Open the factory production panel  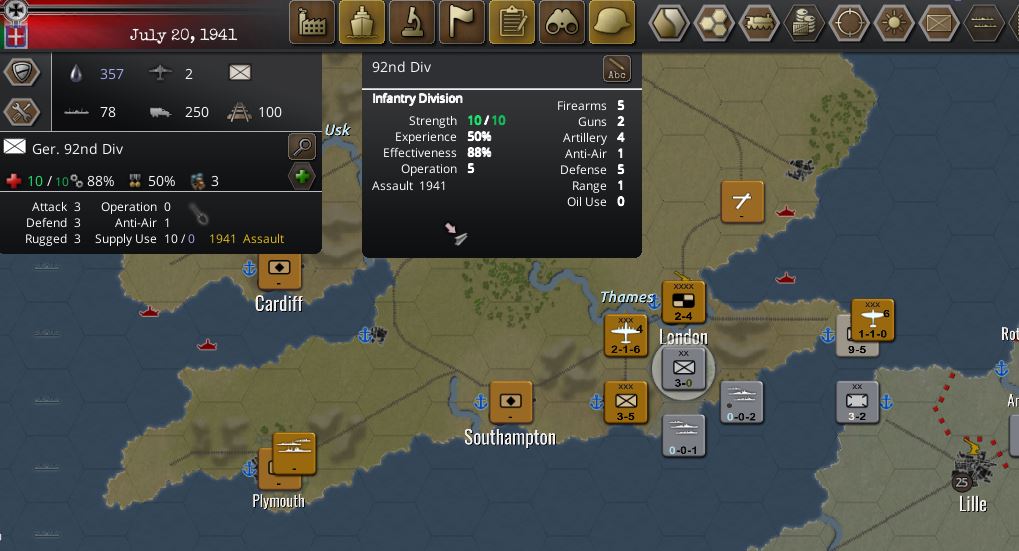312,22
